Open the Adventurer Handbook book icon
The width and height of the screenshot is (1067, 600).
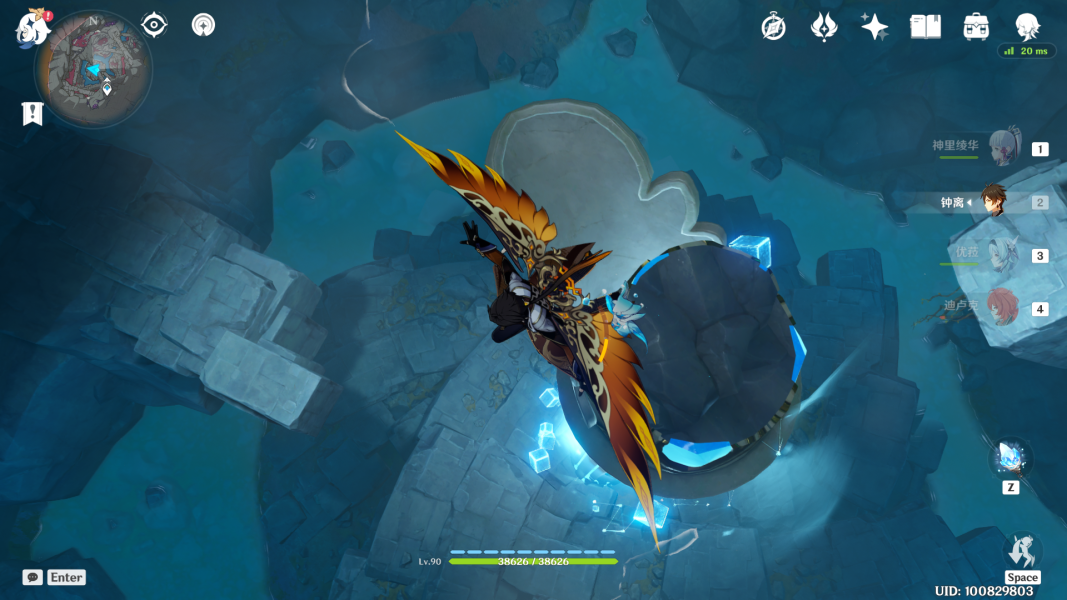(925, 27)
